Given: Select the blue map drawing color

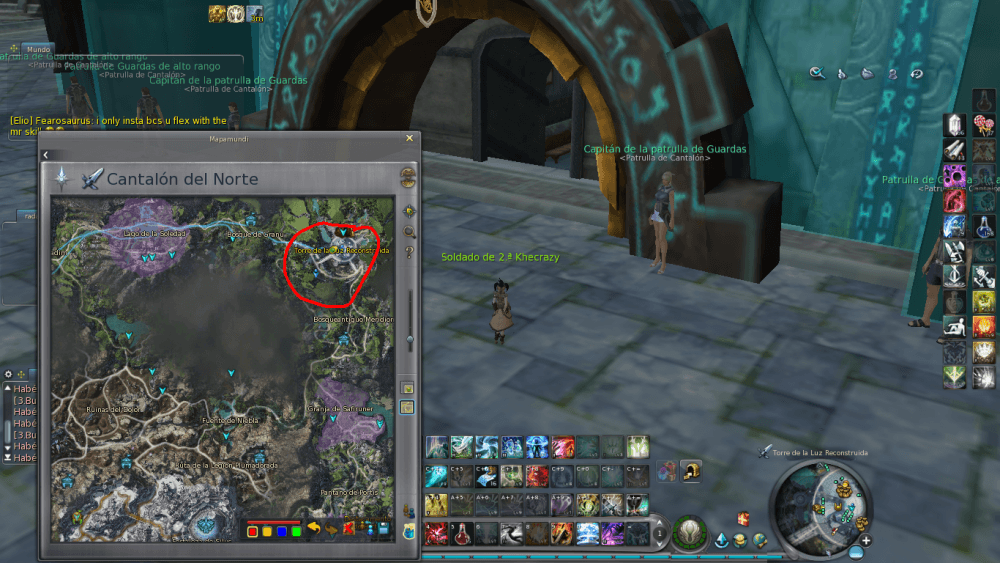Looking at the screenshot, I should point(282,530).
